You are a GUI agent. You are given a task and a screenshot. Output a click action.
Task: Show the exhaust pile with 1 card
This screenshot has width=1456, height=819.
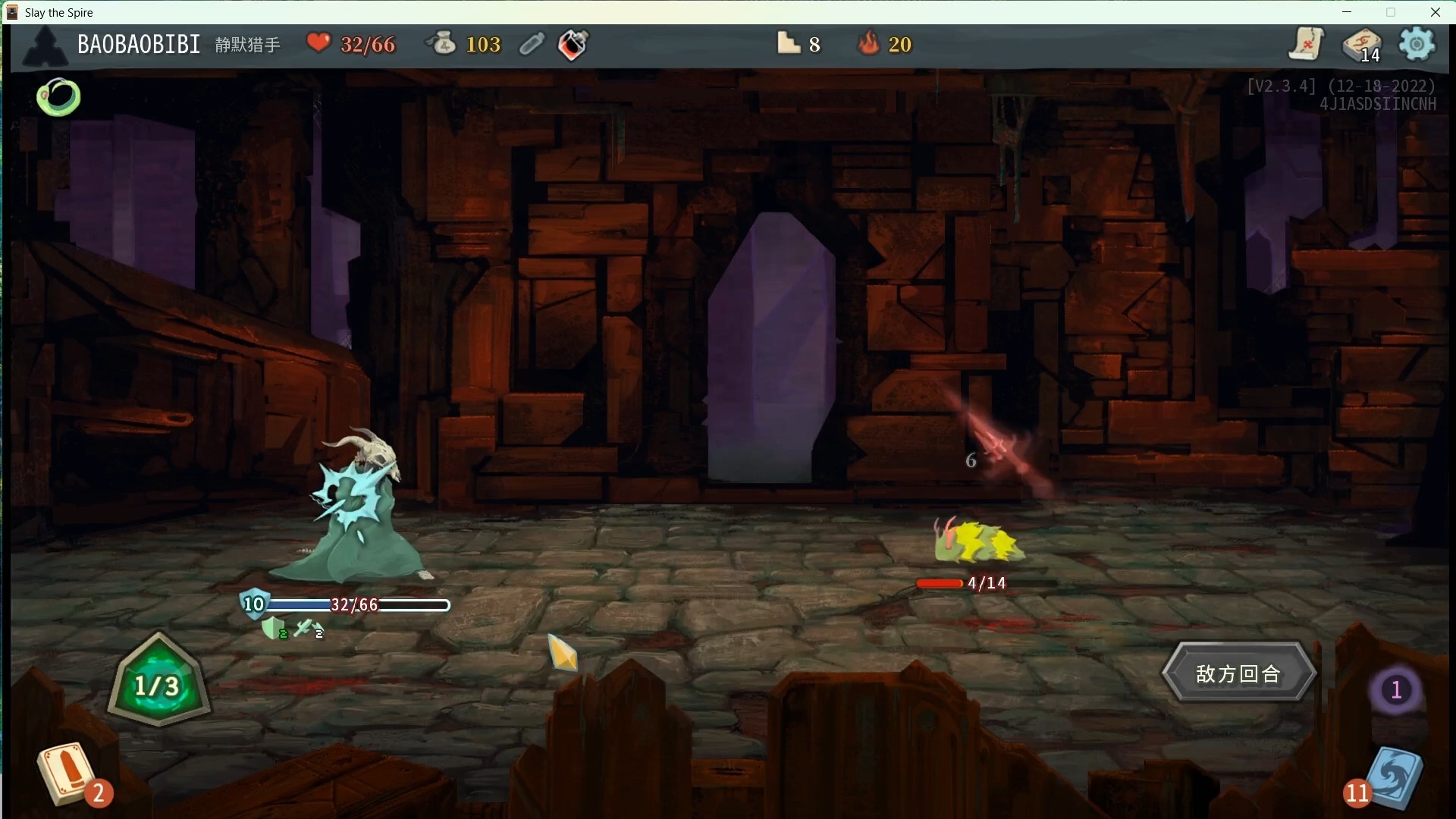coord(1395,690)
